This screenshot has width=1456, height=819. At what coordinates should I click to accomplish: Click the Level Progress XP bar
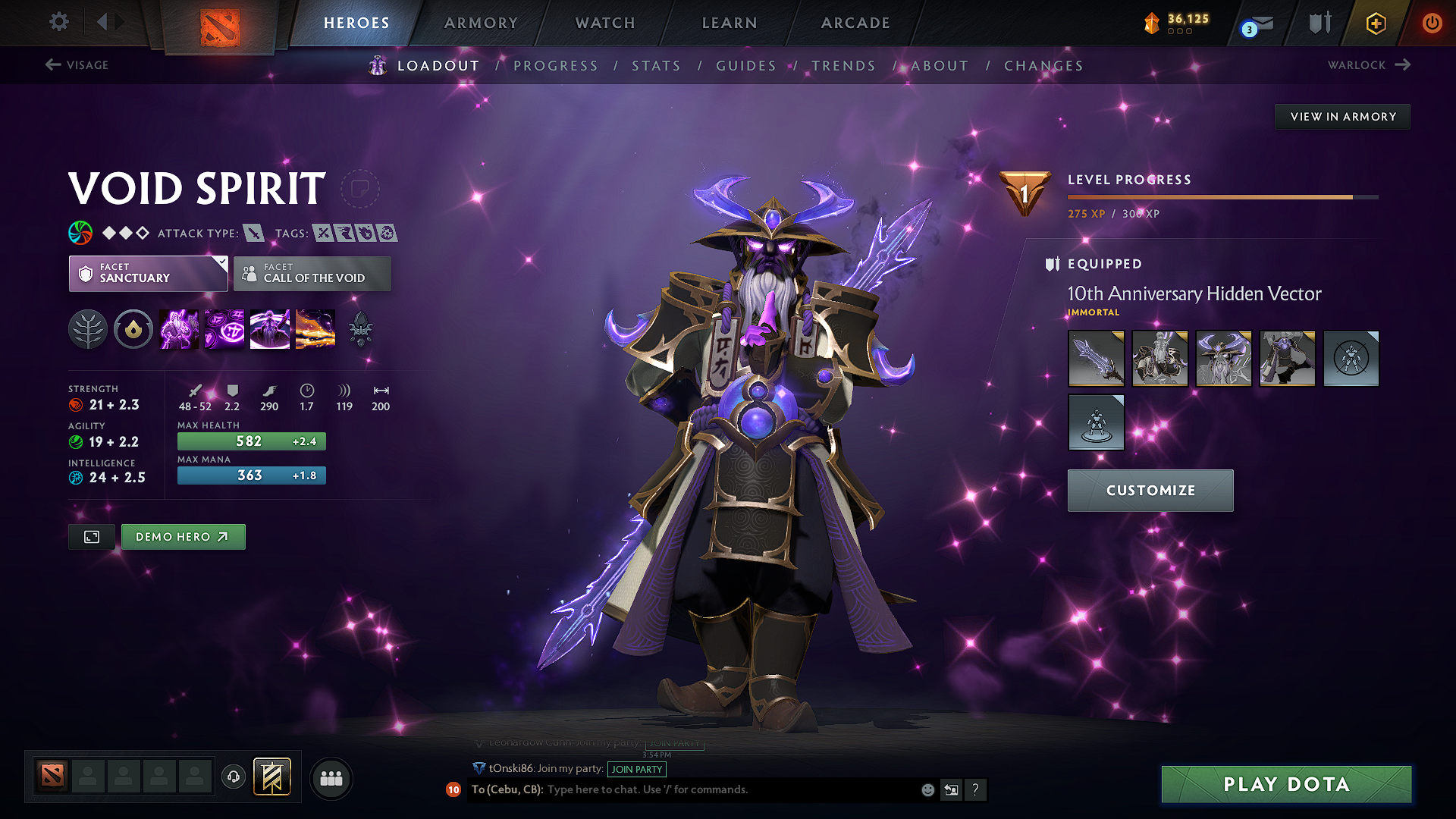1221,196
